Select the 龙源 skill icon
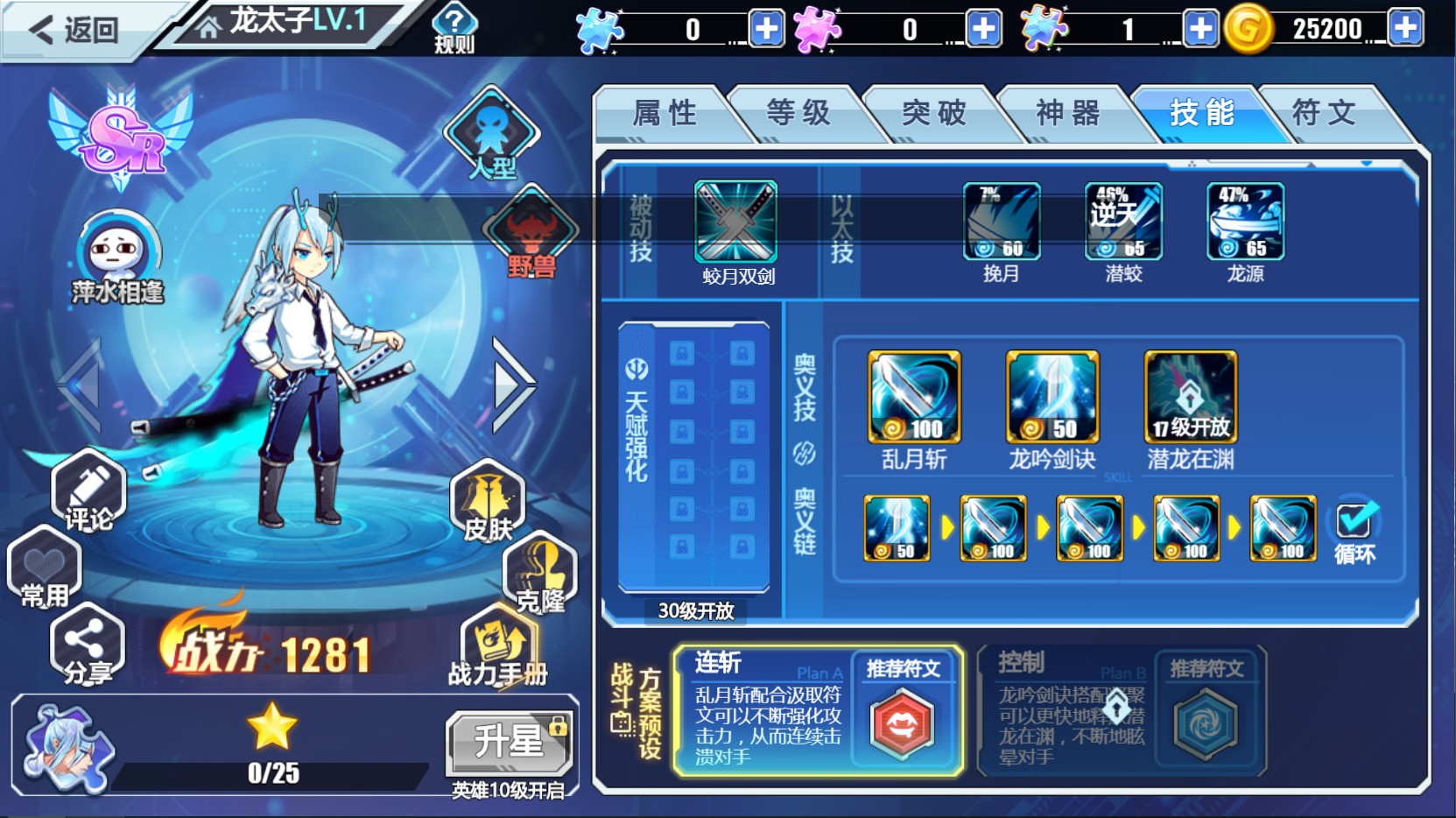1456x818 pixels. [x=1245, y=222]
